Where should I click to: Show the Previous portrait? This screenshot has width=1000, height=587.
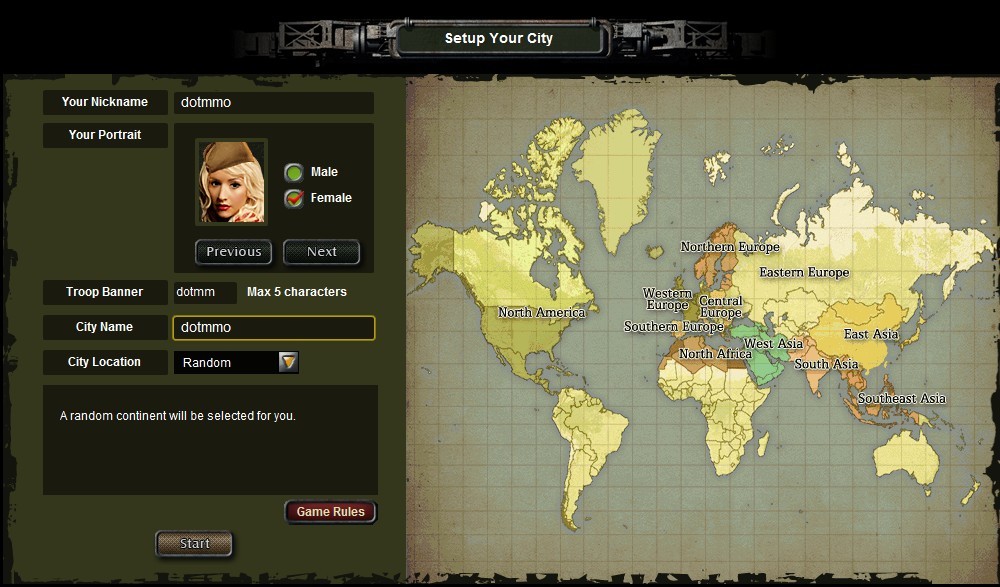click(234, 252)
